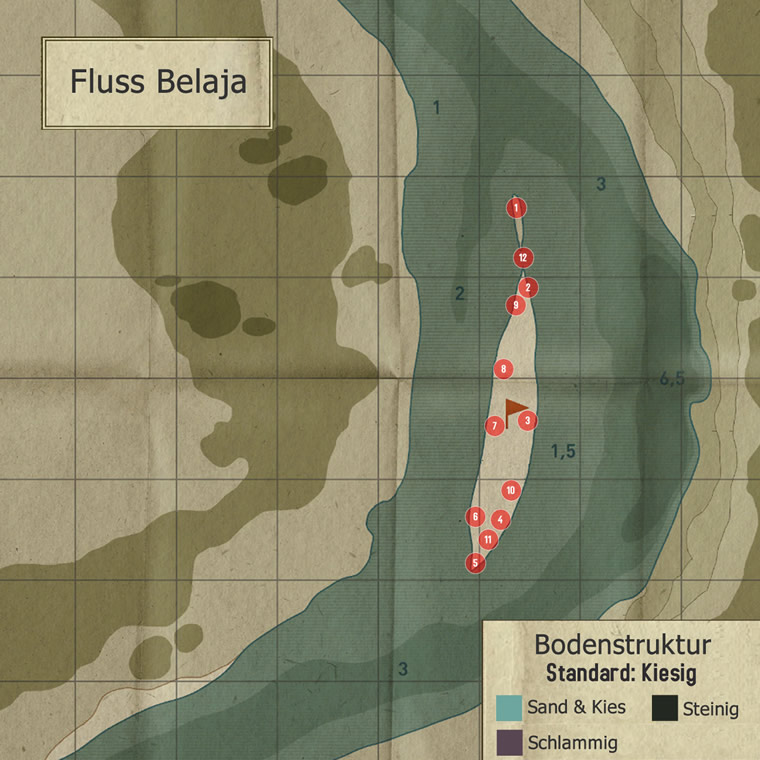This screenshot has width=760, height=760.
Task: Click map marker number 5
Action: tap(475, 562)
